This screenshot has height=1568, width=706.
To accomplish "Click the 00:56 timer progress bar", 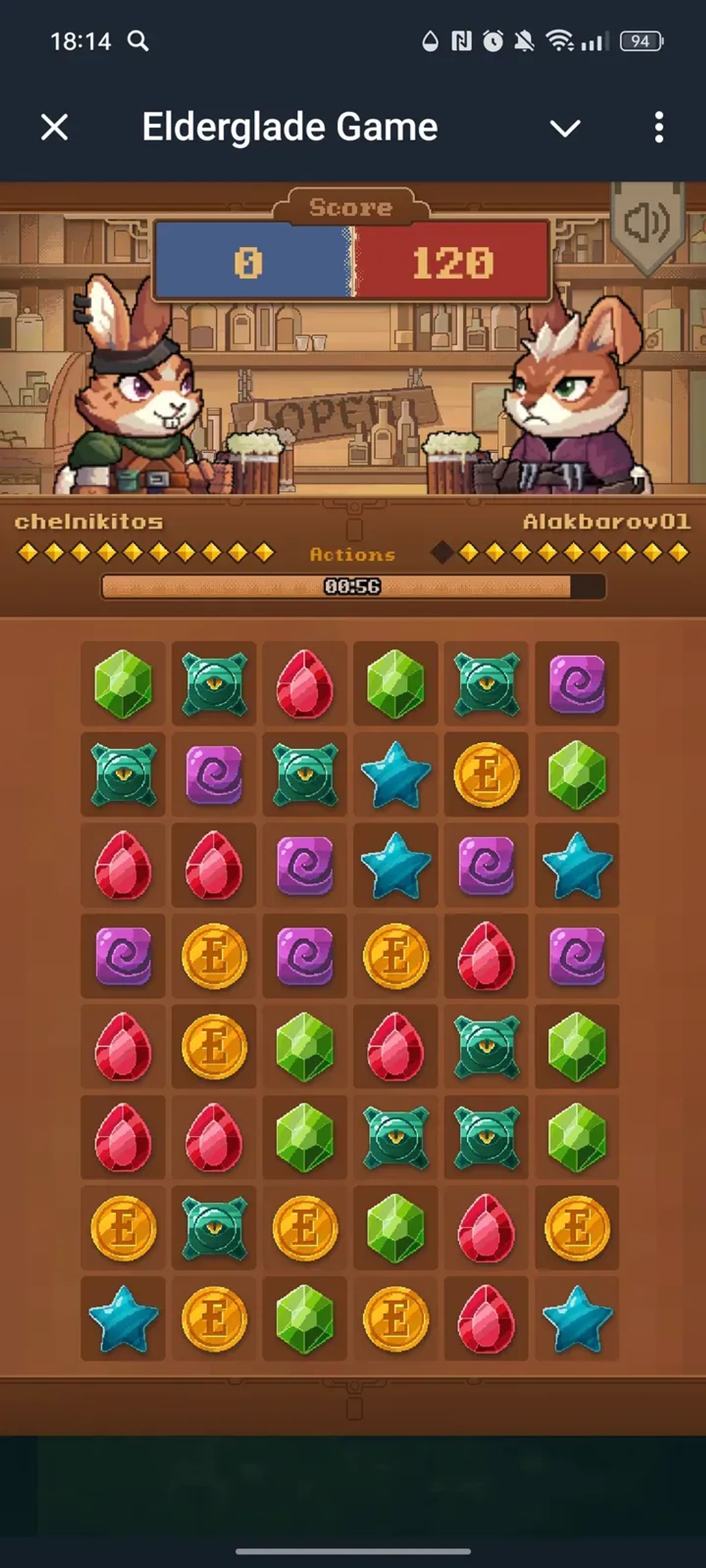I will pyautogui.click(x=353, y=586).
